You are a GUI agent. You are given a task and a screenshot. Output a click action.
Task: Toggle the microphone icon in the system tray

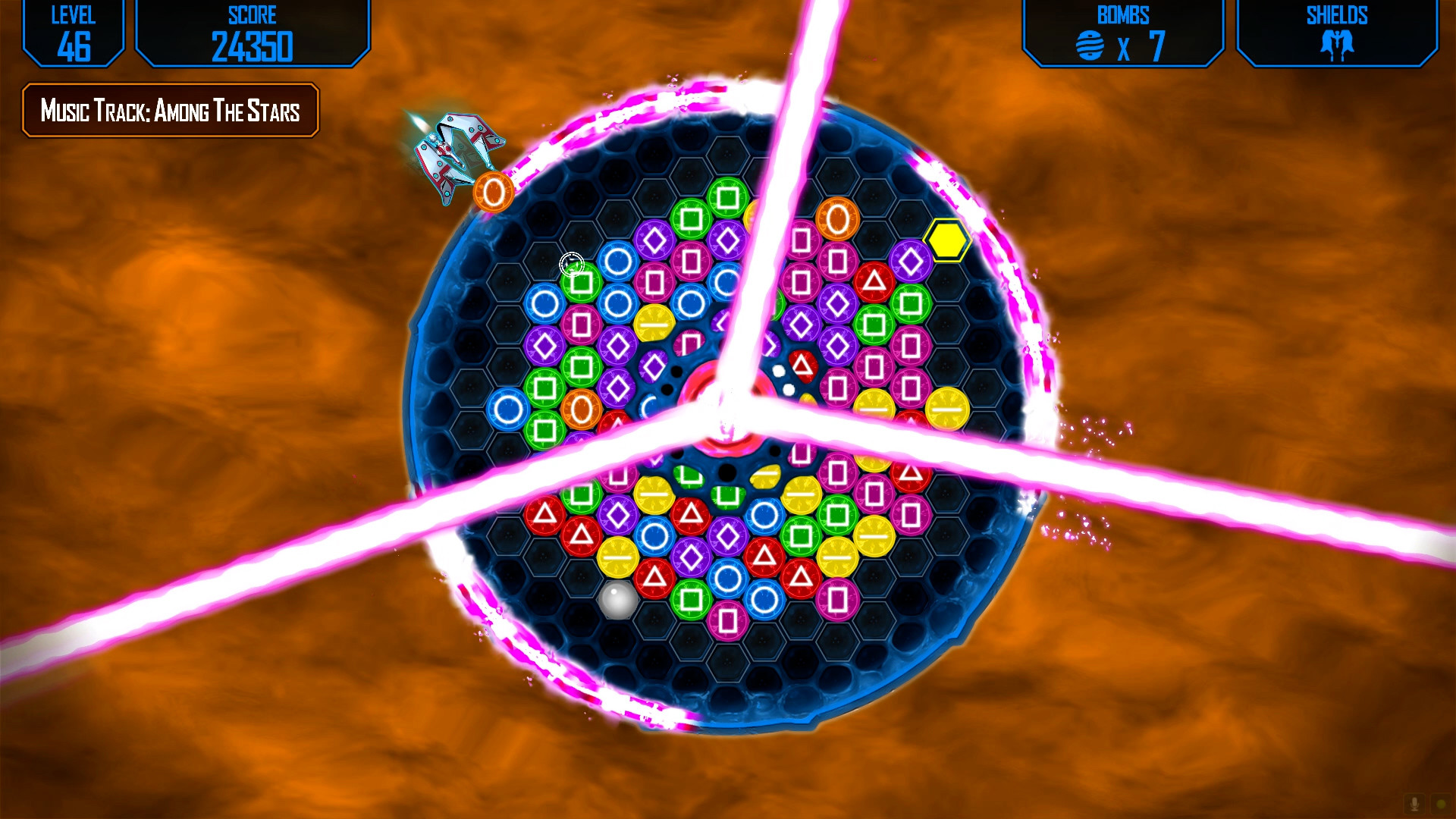[1415, 804]
